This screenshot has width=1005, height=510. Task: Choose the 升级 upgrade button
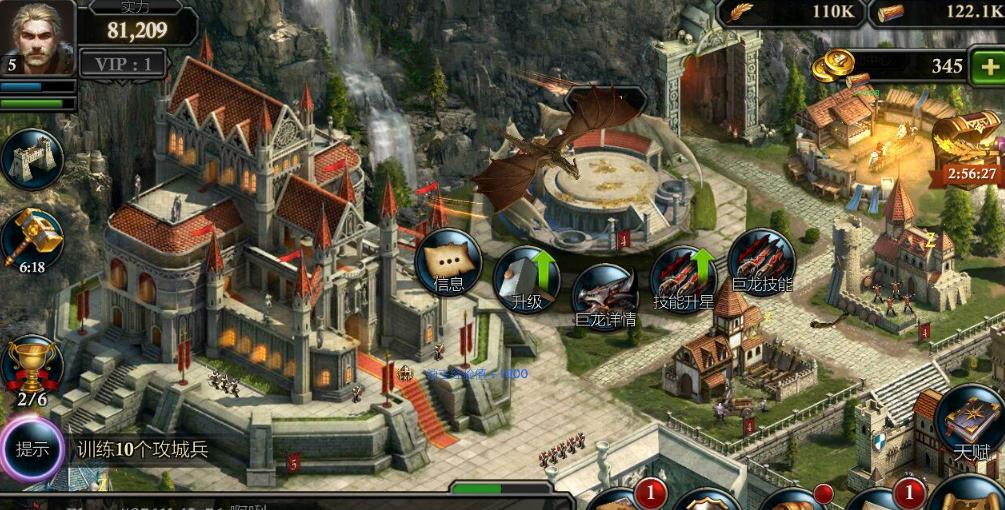pyautogui.click(x=528, y=277)
